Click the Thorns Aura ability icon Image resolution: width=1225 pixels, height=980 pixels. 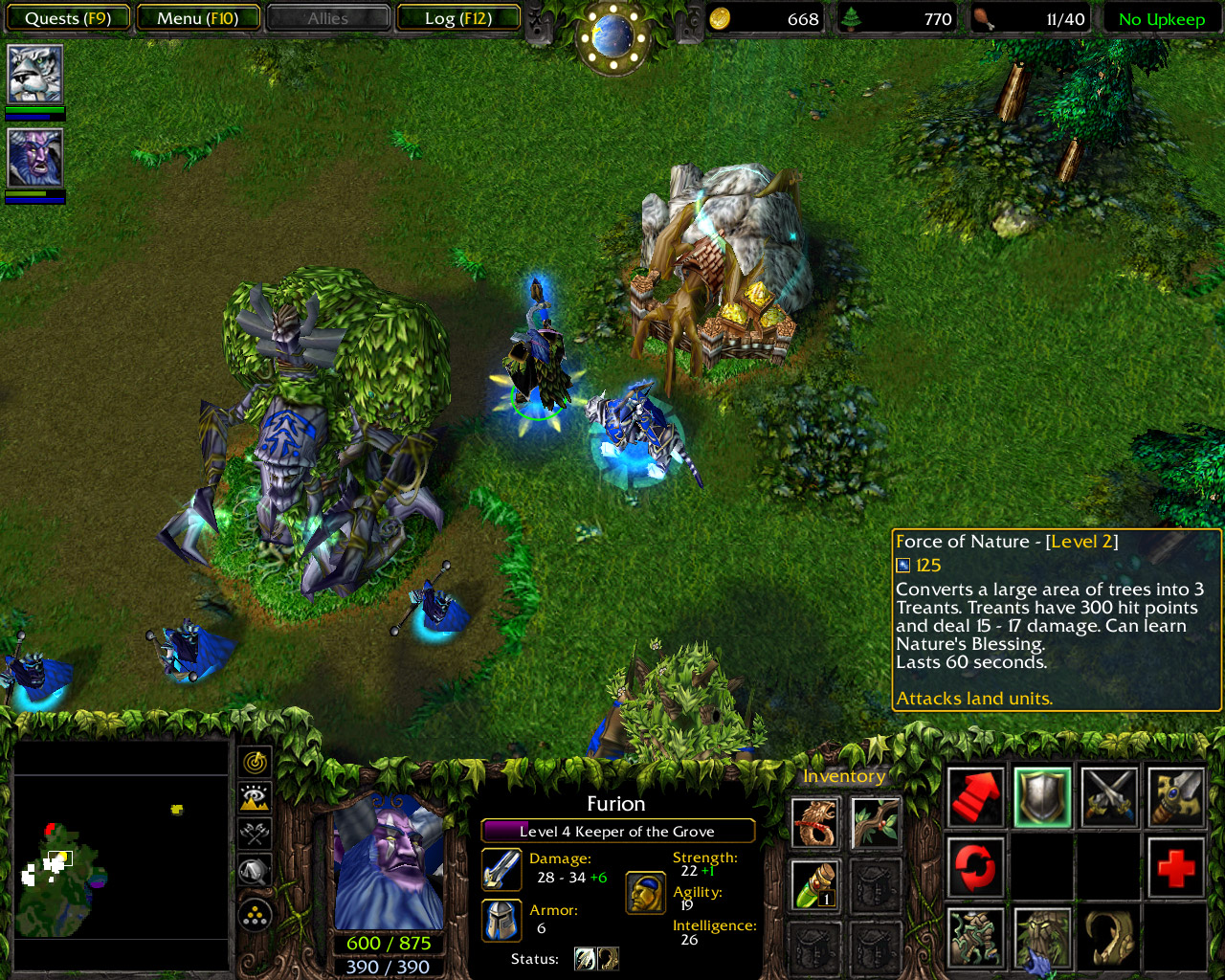click(x=1108, y=938)
